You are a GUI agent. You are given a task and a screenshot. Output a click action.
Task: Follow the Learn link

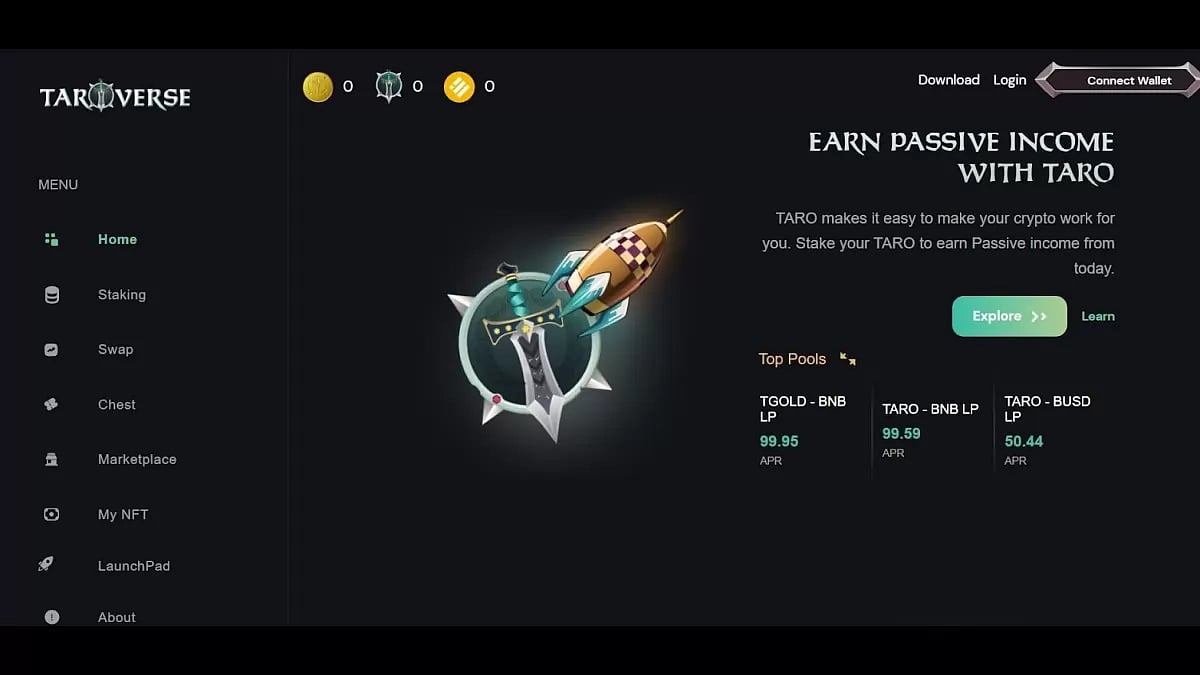(x=1098, y=316)
